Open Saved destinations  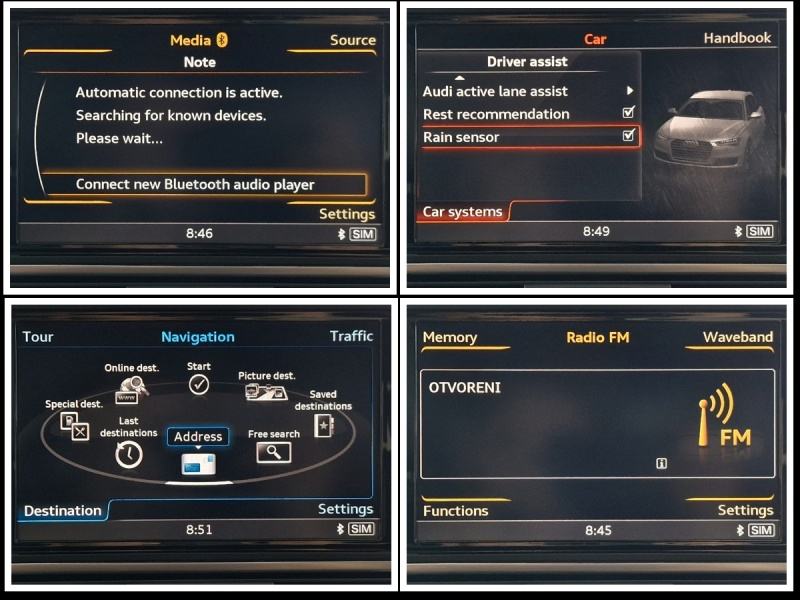coord(323,425)
